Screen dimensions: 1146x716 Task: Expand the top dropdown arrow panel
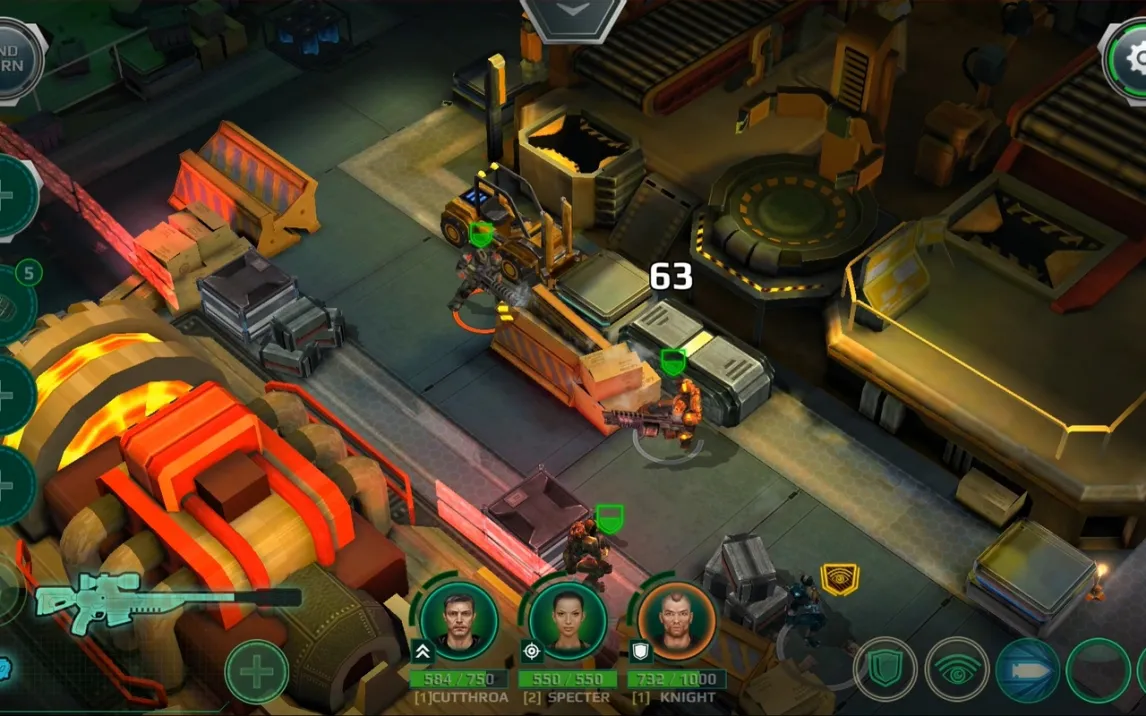pos(573,14)
